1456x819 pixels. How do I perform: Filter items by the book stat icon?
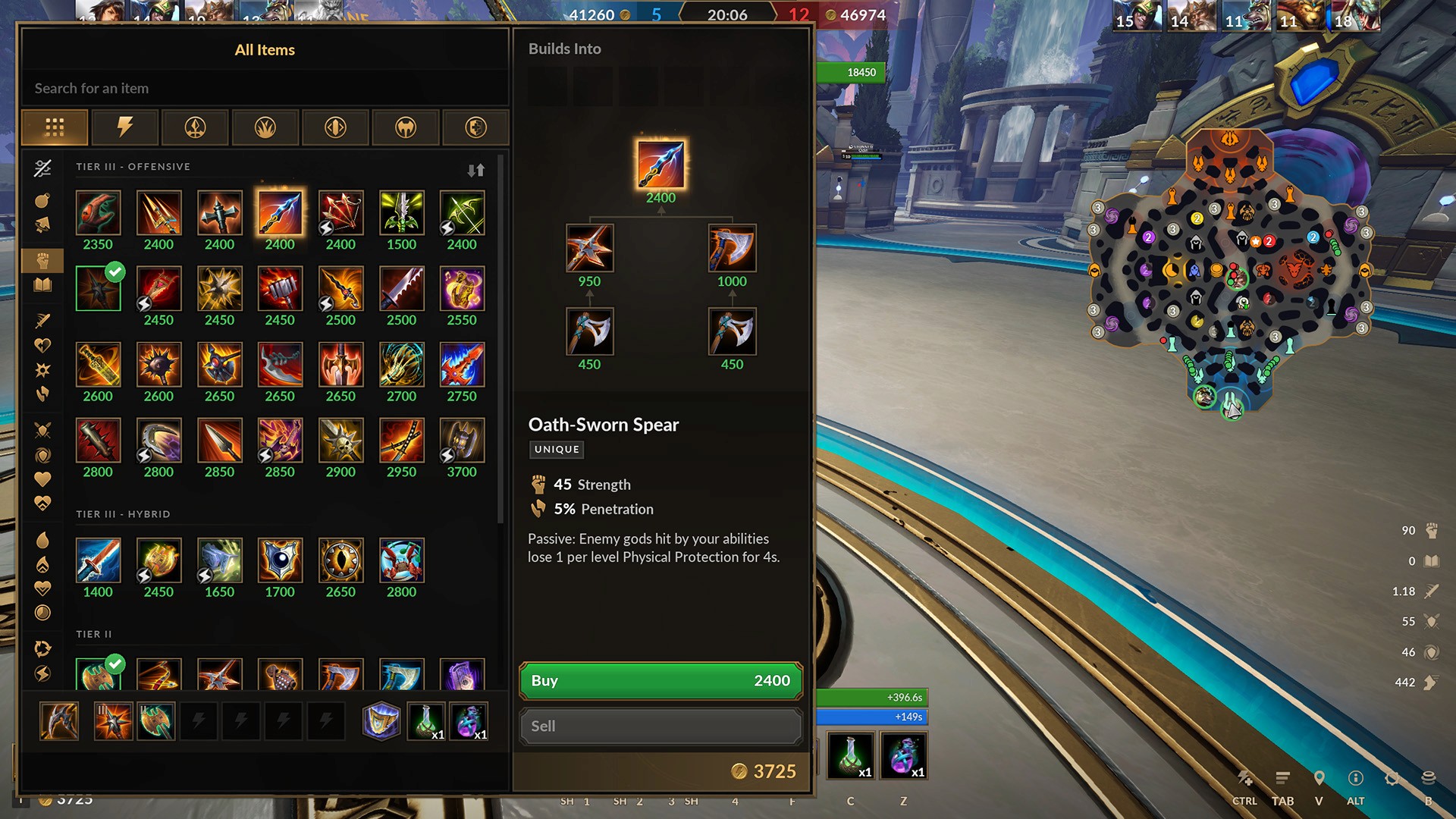[42, 285]
